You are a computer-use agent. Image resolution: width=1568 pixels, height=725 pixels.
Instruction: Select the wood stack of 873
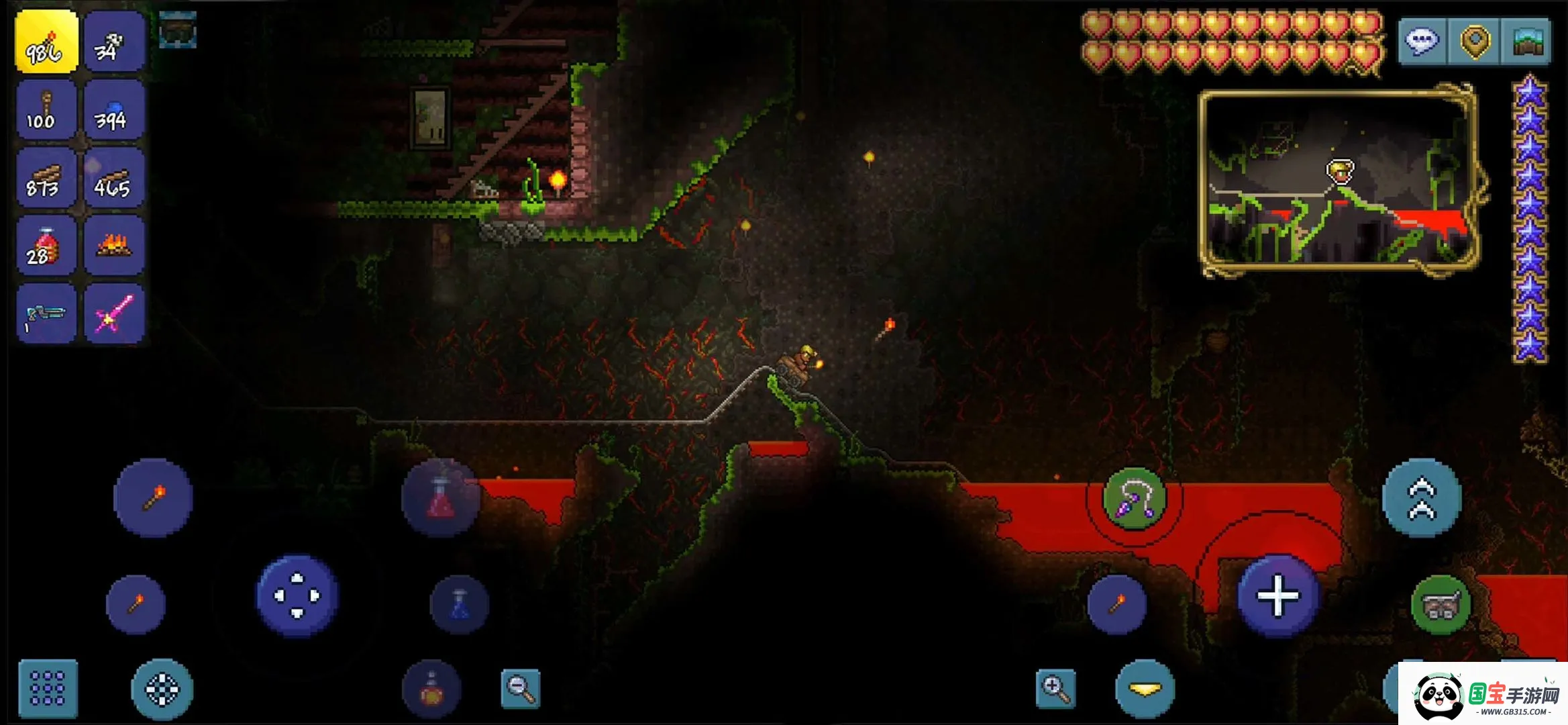46,177
